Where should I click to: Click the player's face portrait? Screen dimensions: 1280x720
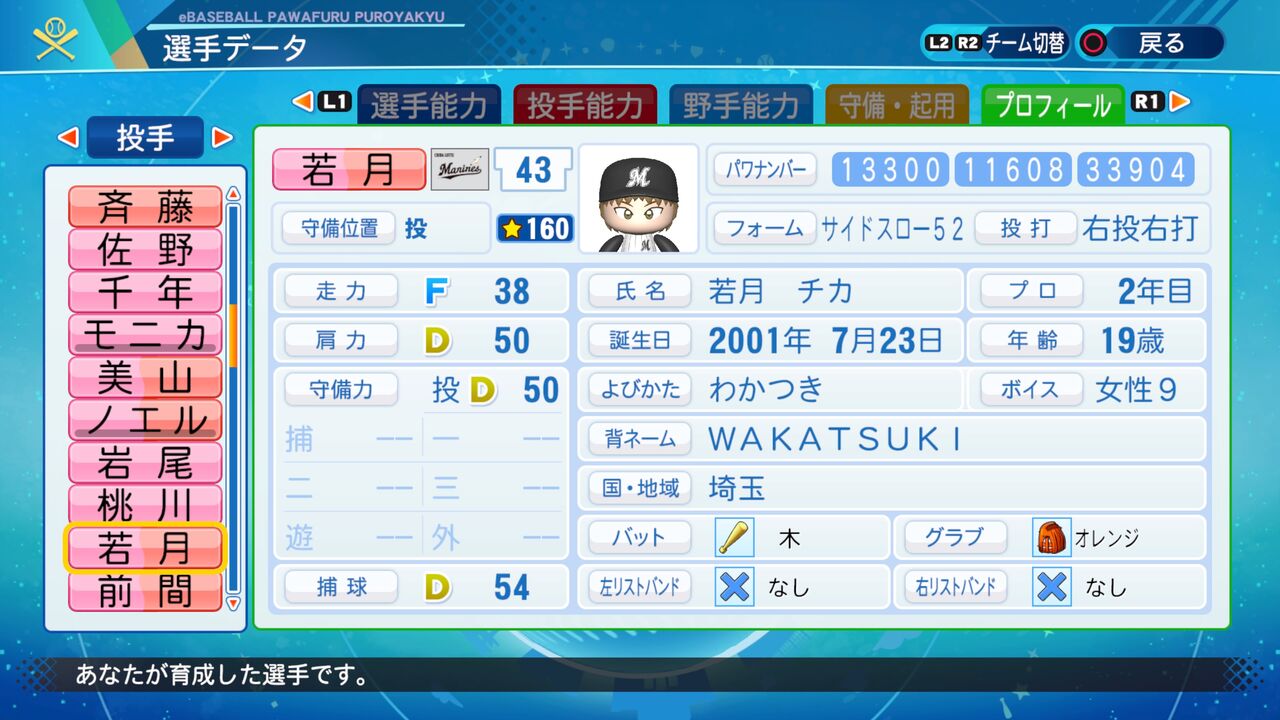639,197
